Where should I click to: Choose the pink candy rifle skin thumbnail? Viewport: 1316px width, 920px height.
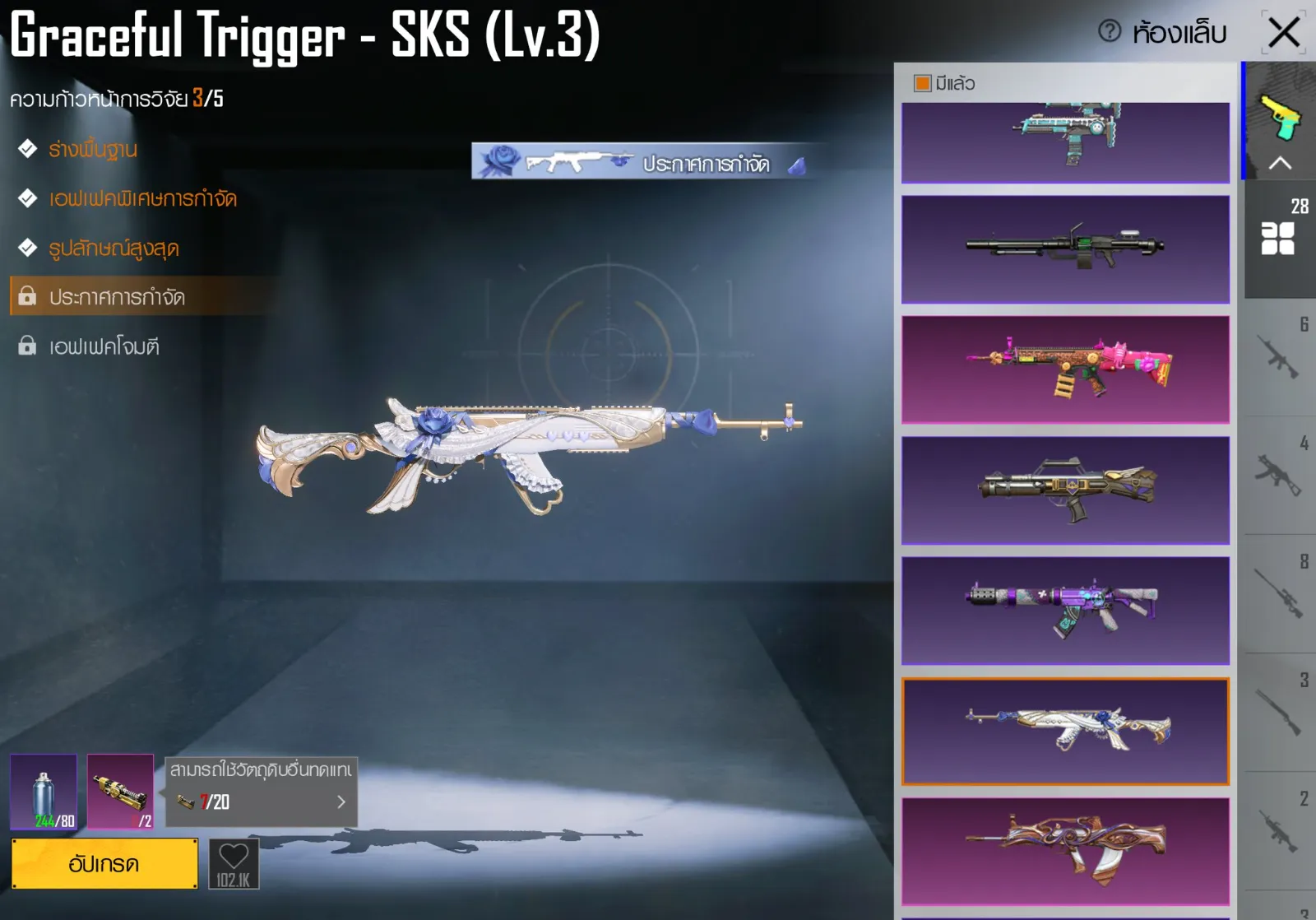[x=1065, y=369]
